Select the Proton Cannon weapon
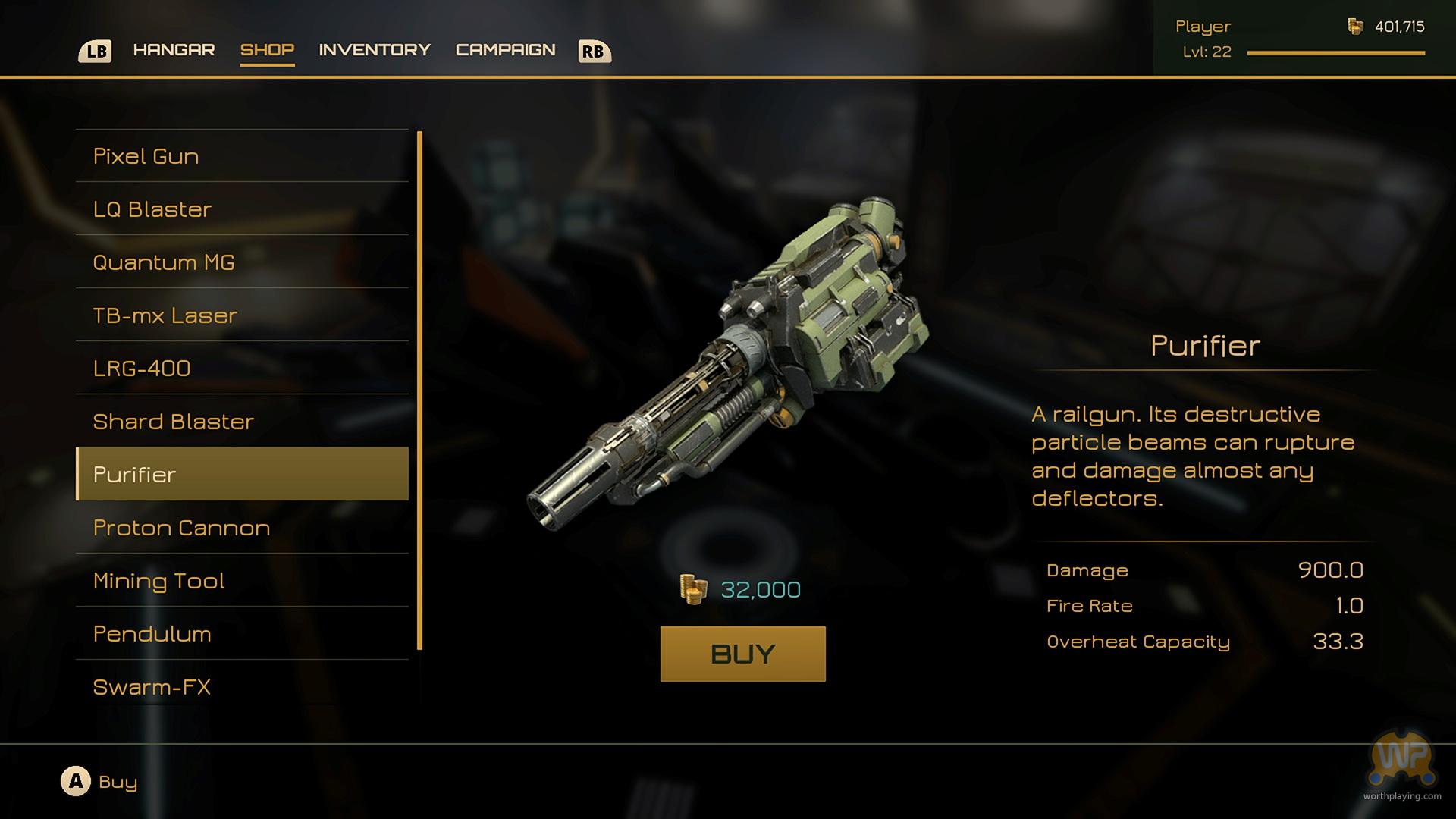 [x=242, y=528]
